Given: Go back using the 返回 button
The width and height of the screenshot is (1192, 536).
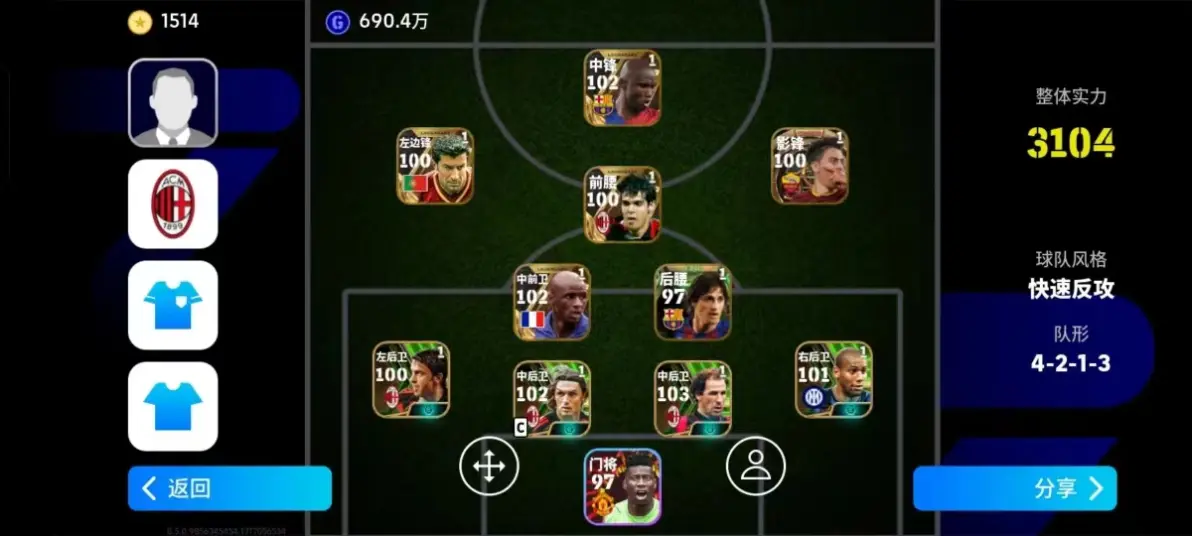Looking at the screenshot, I should pos(229,488).
